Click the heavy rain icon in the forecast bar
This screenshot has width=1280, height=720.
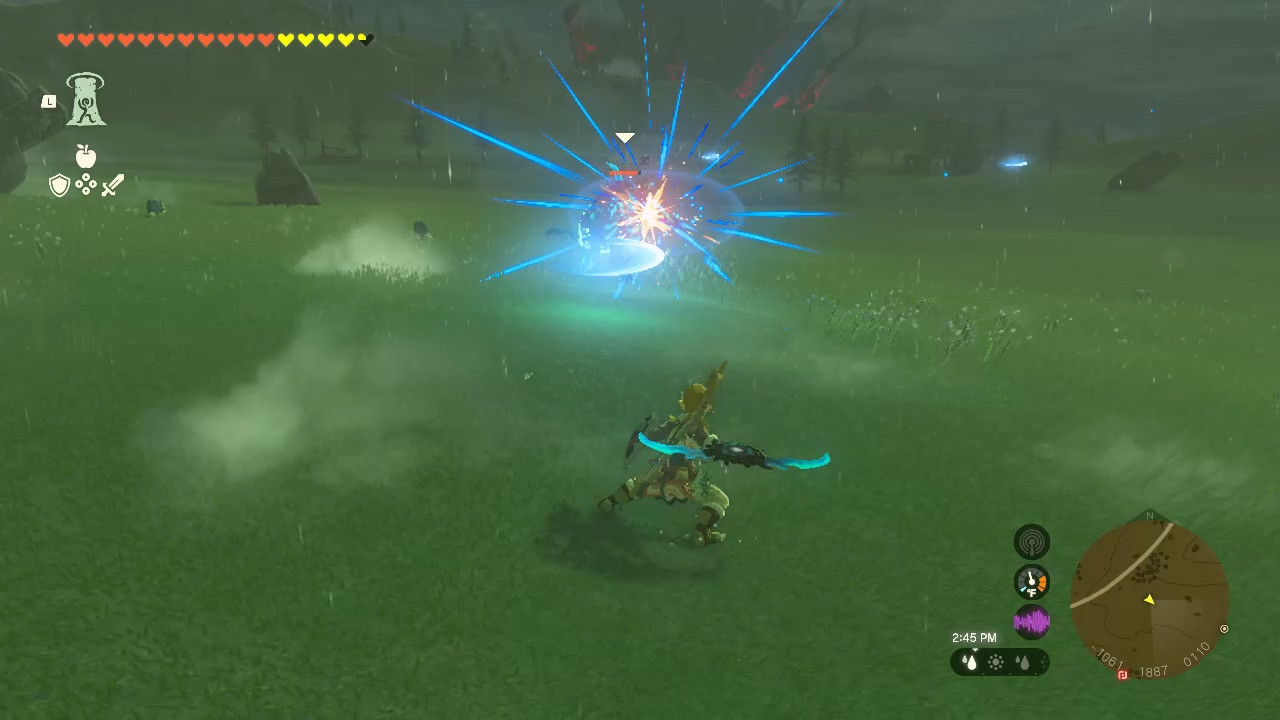tap(969, 661)
